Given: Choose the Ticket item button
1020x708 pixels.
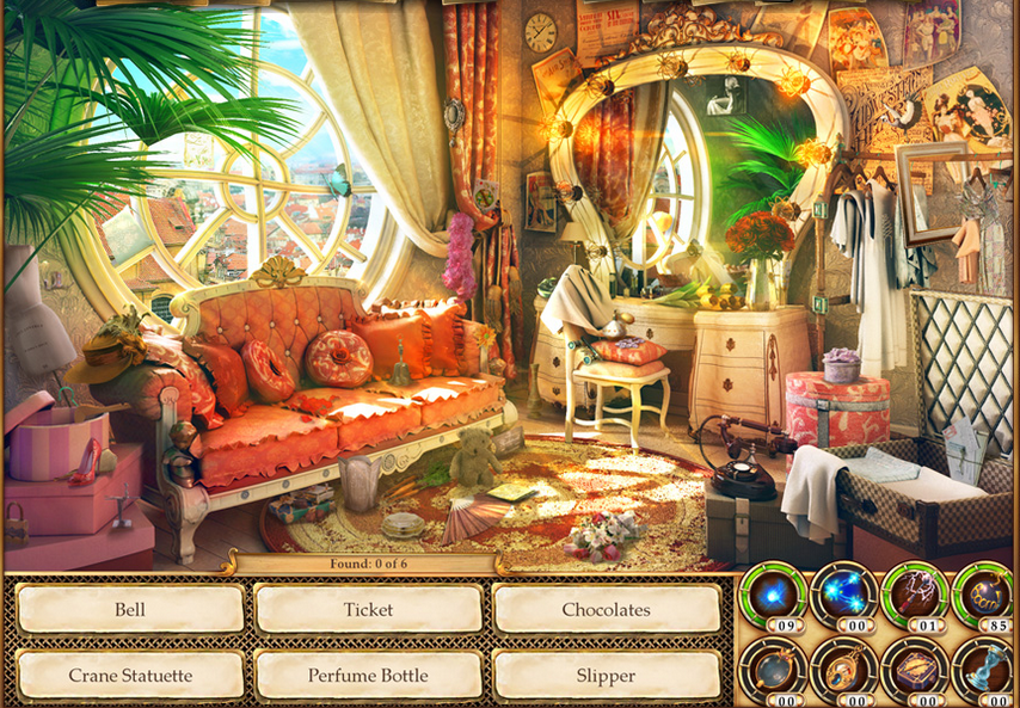Looking at the screenshot, I should pos(368,609).
